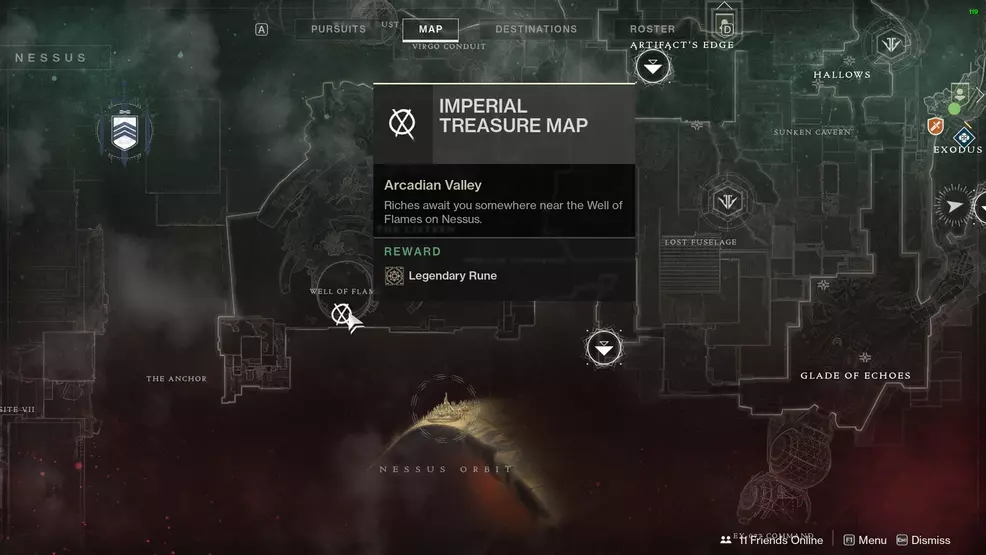Screen dimensions: 986x555
Task: Click the white arrow compass marker
Action: 957,206
